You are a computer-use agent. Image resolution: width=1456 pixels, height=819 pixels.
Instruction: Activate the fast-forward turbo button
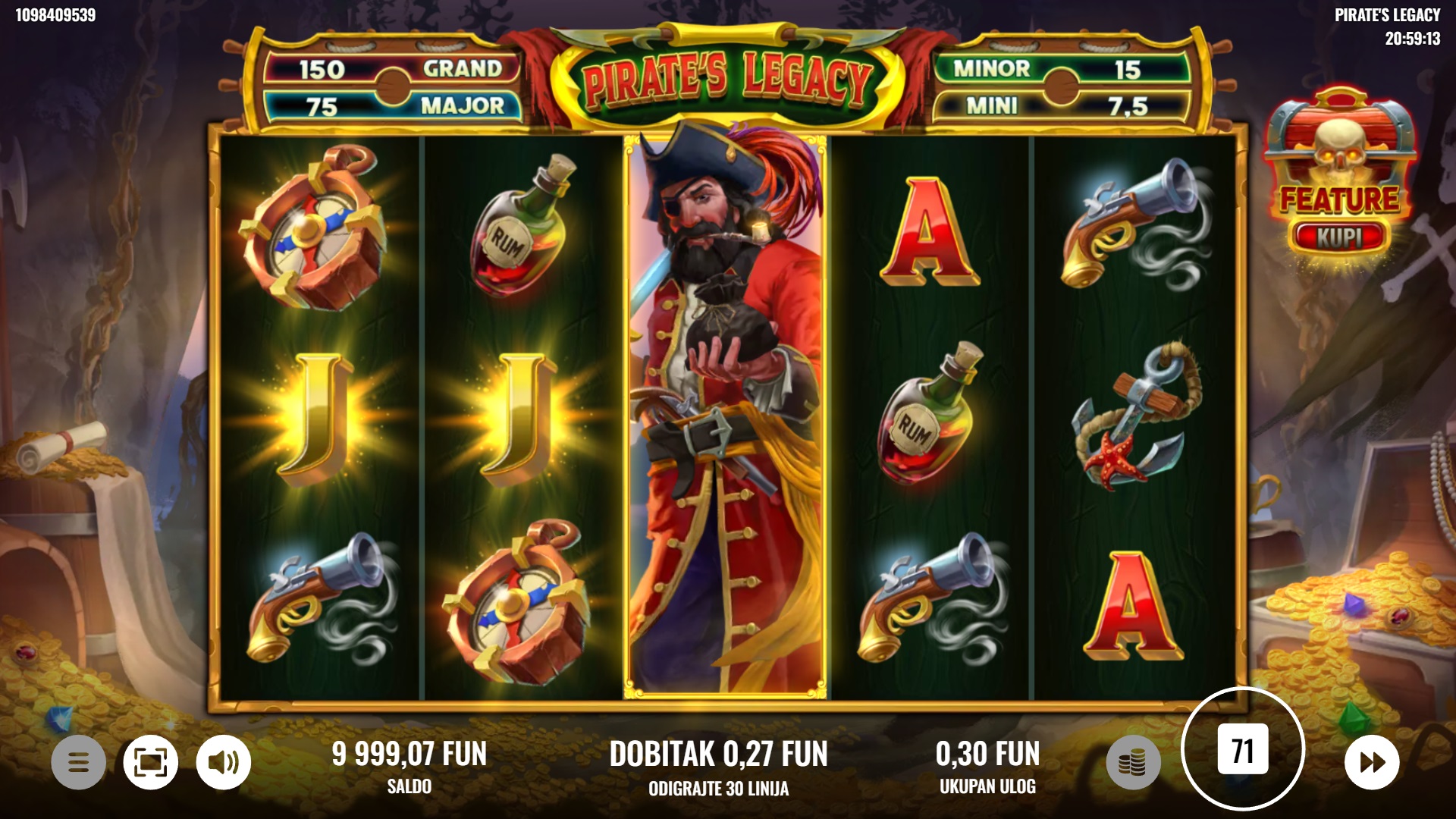click(1372, 762)
